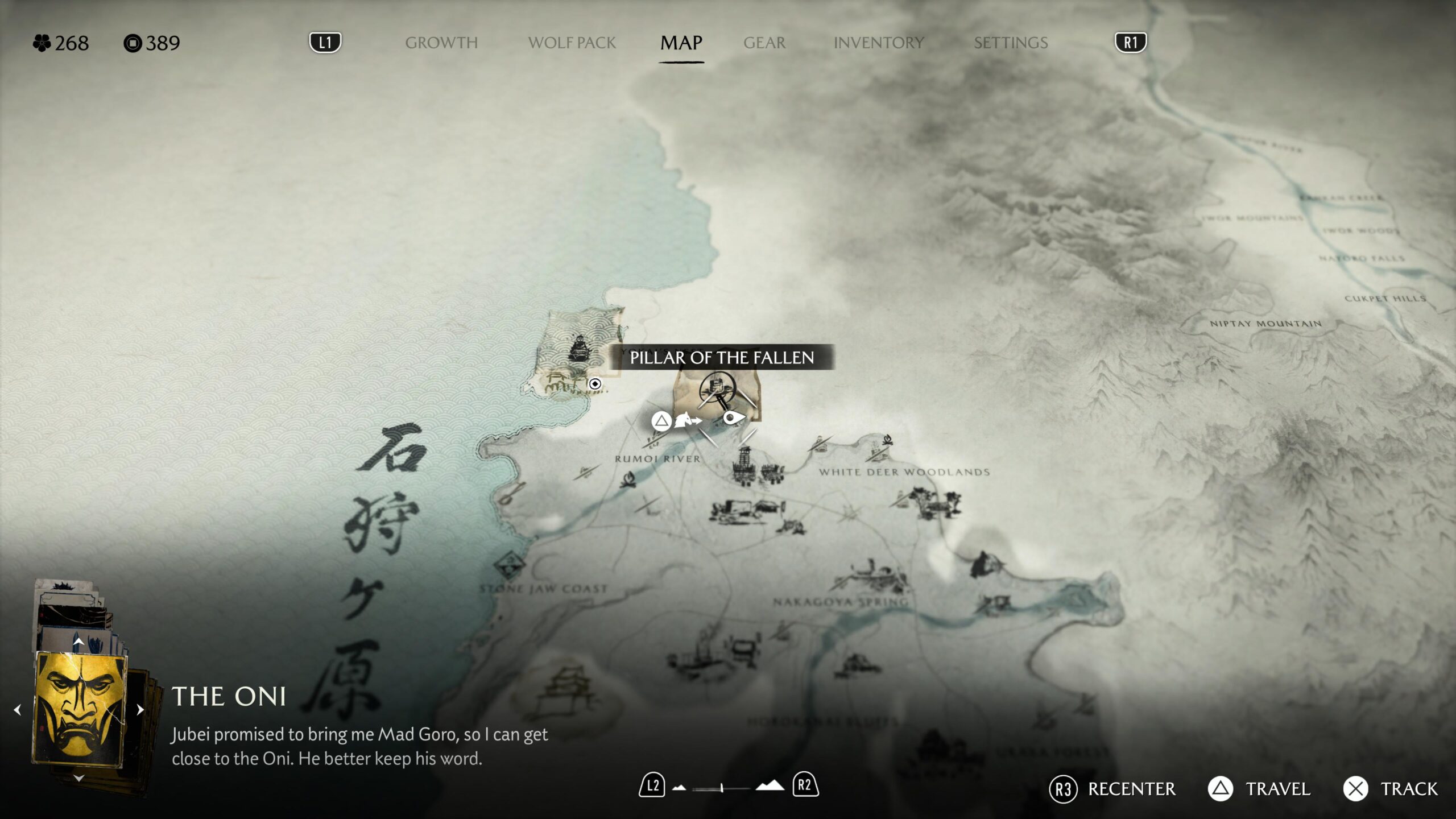The height and width of the screenshot is (819, 1456).
Task: Click the left arrow beside the quest card
Action: pos(18,710)
